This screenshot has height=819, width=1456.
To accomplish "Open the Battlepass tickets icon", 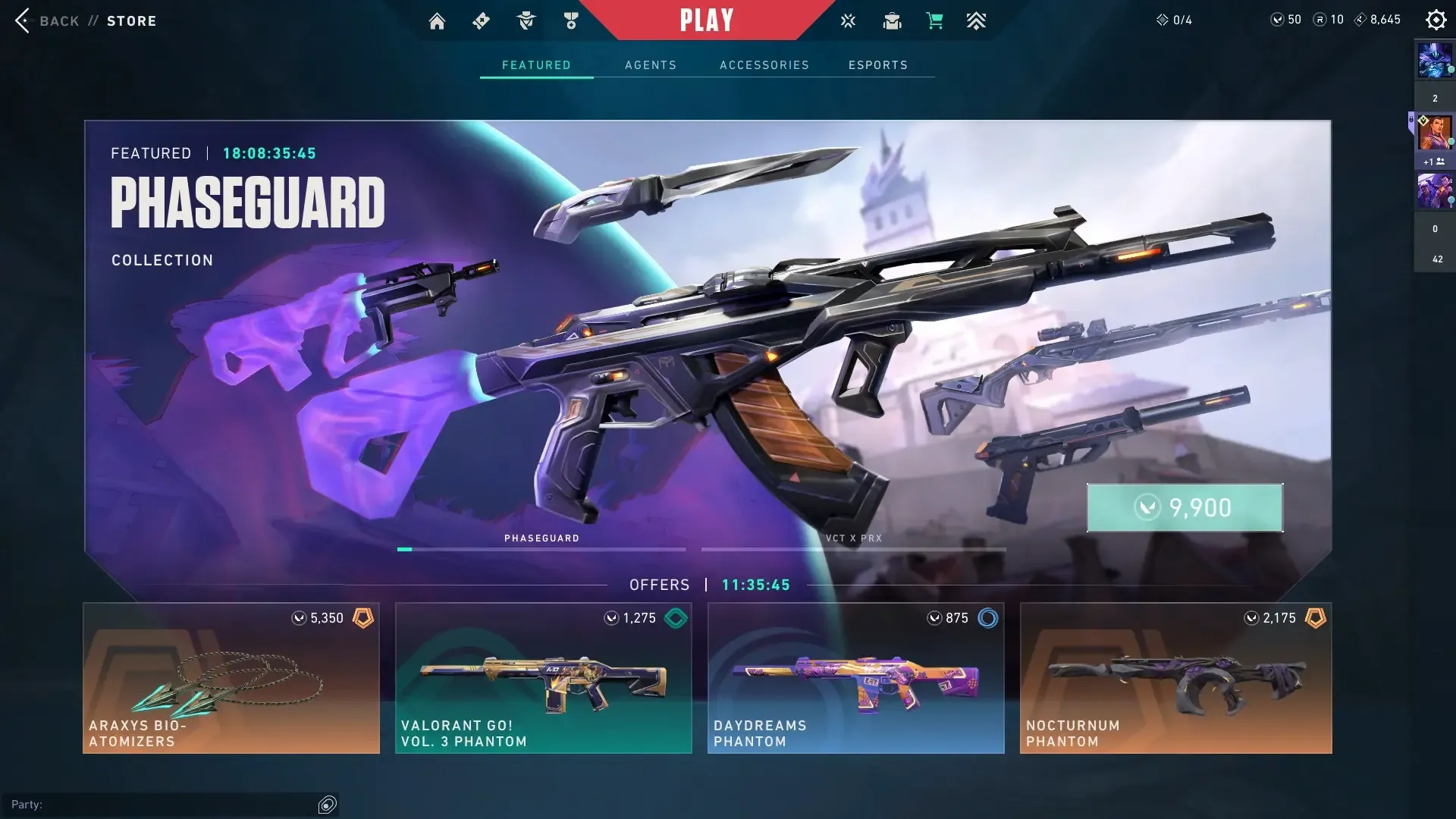I will tap(481, 20).
